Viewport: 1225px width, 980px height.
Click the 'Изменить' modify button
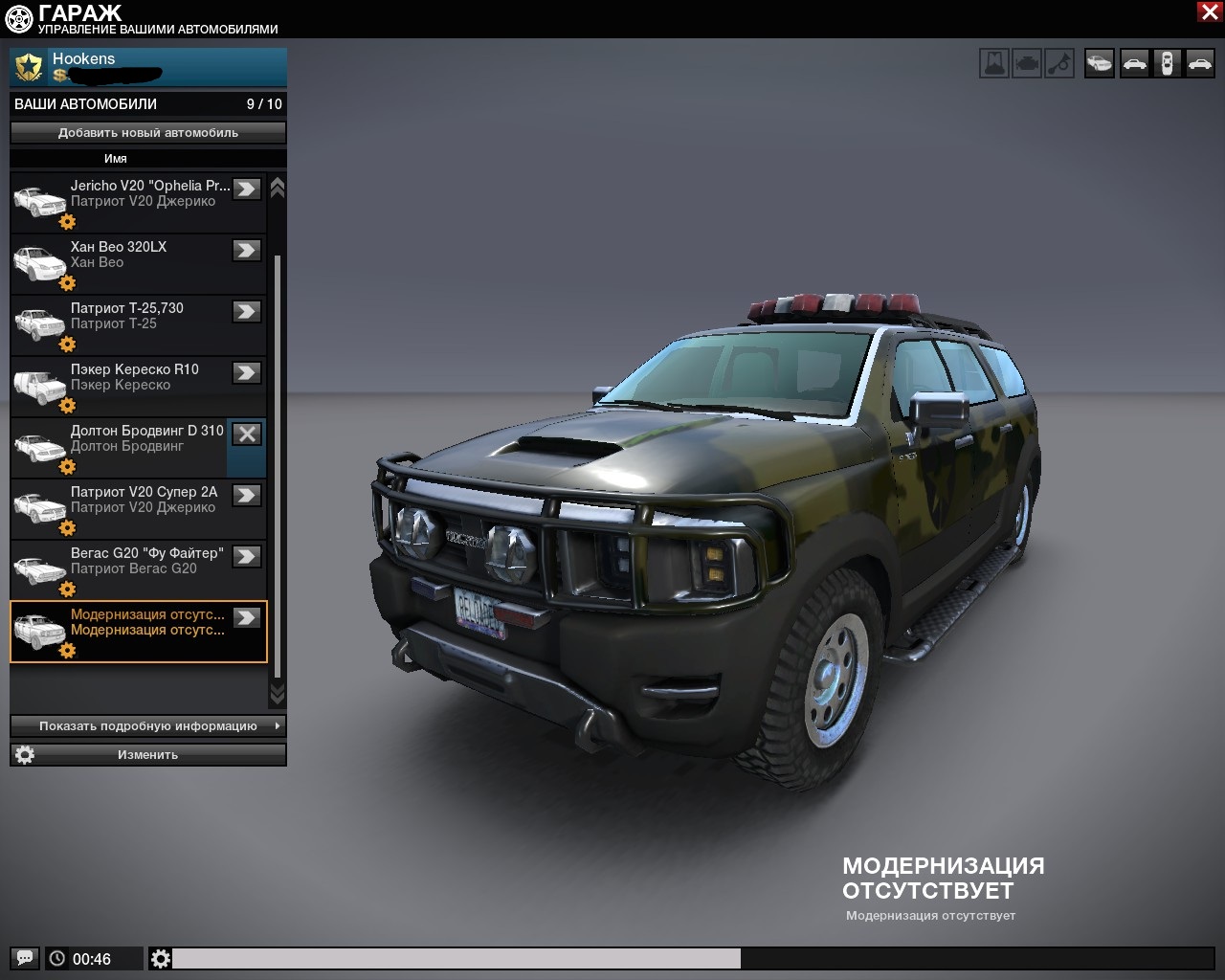148,755
